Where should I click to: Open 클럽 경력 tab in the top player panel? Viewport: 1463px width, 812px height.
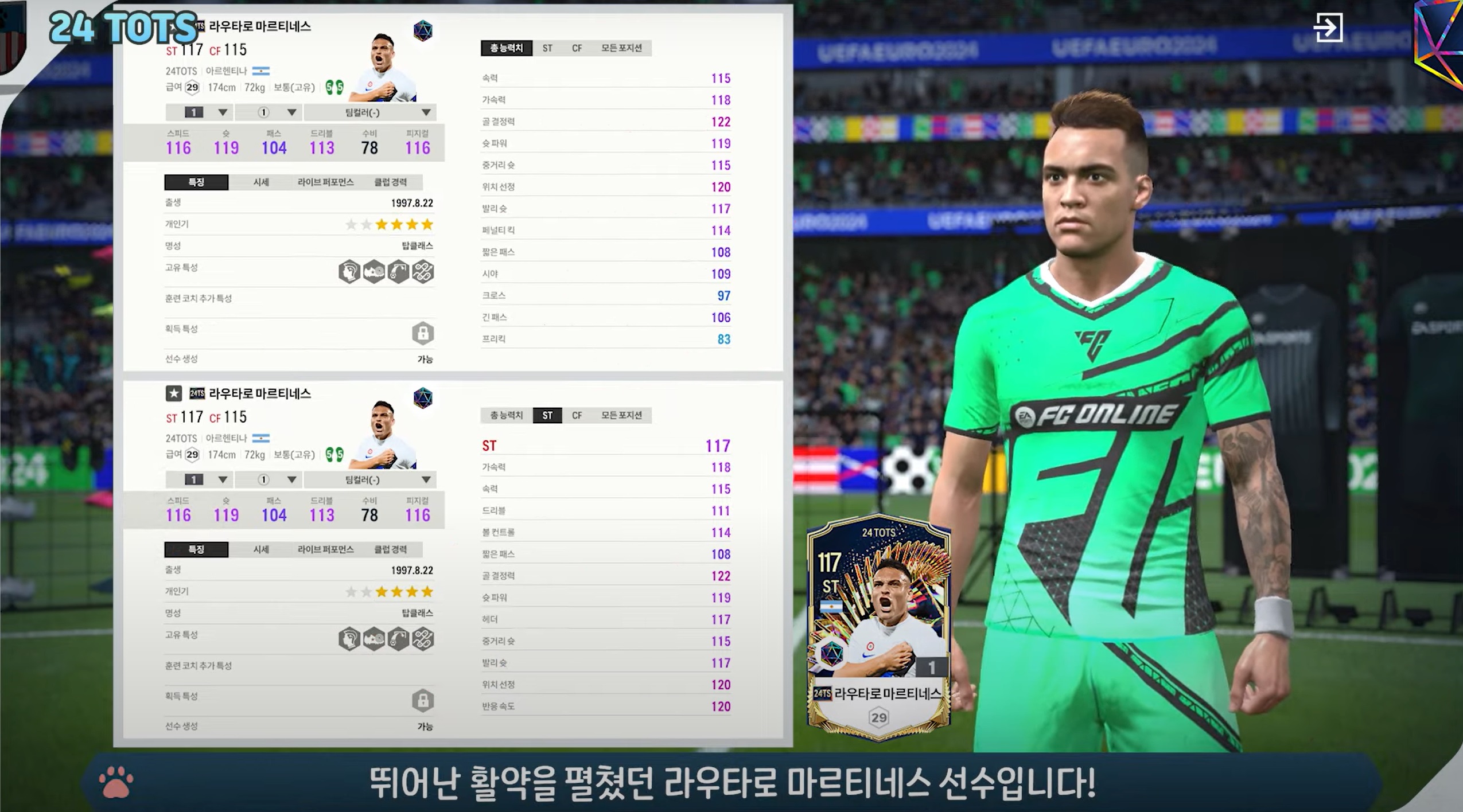390,182
